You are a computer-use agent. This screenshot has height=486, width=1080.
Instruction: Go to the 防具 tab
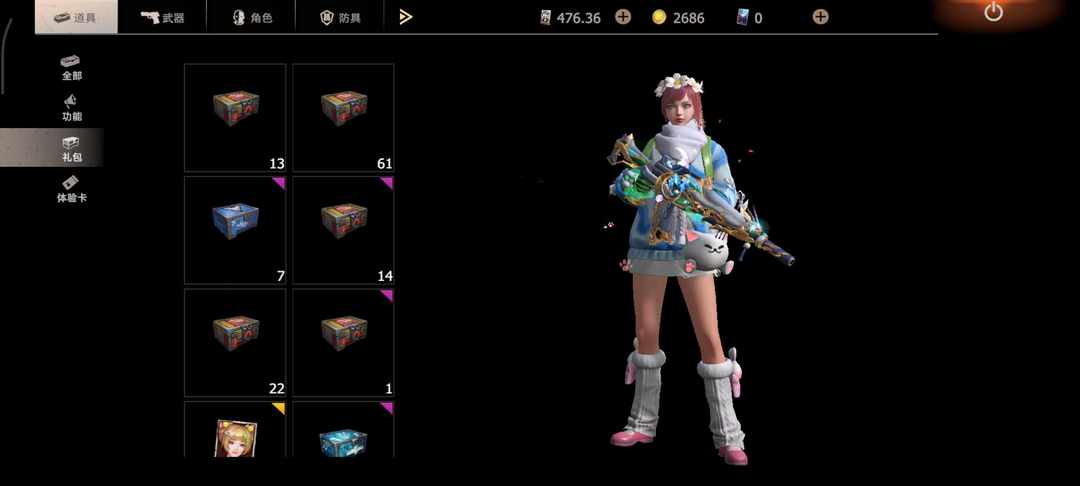point(340,17)
